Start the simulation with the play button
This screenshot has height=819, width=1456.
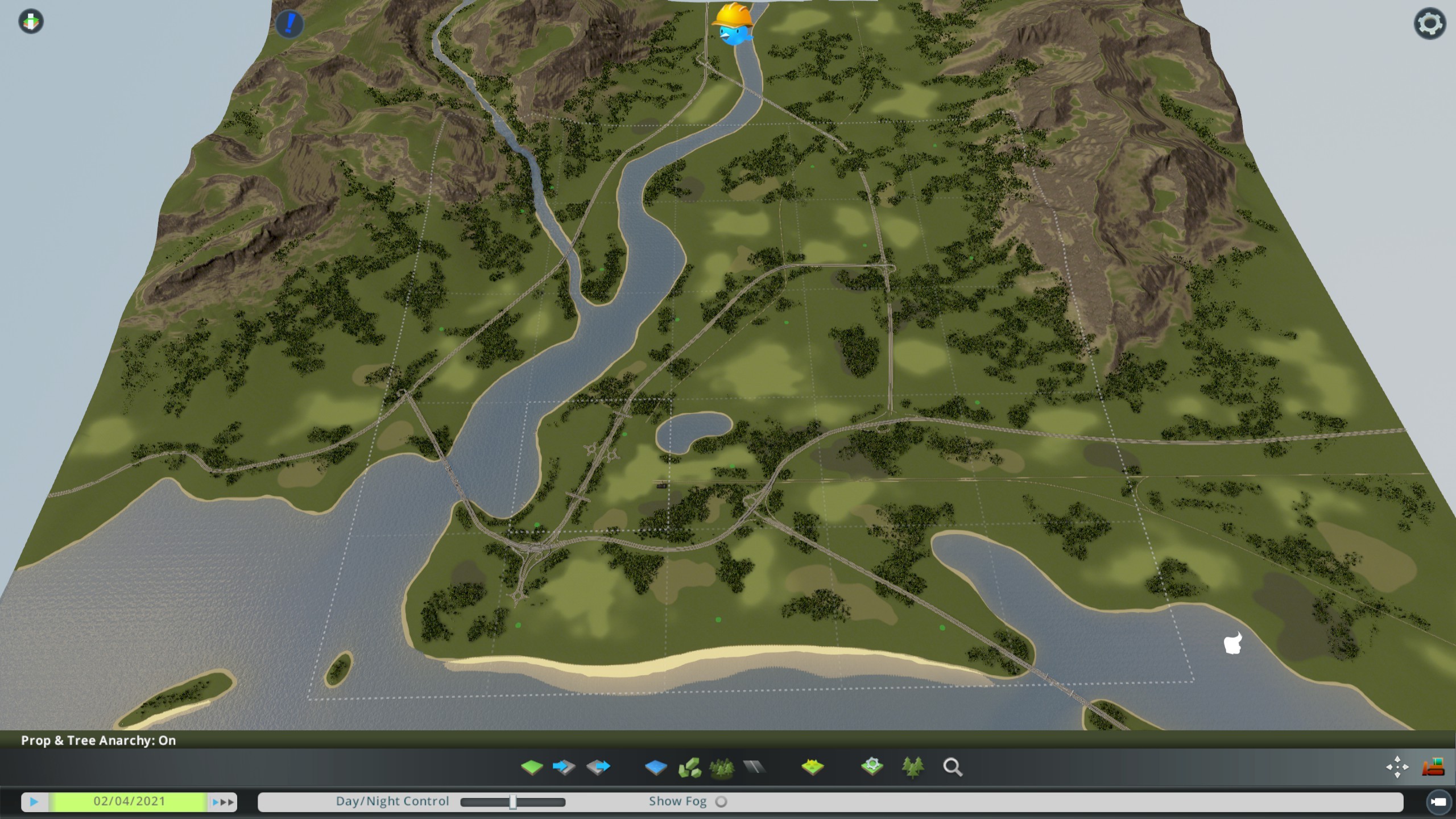[34, 802]
